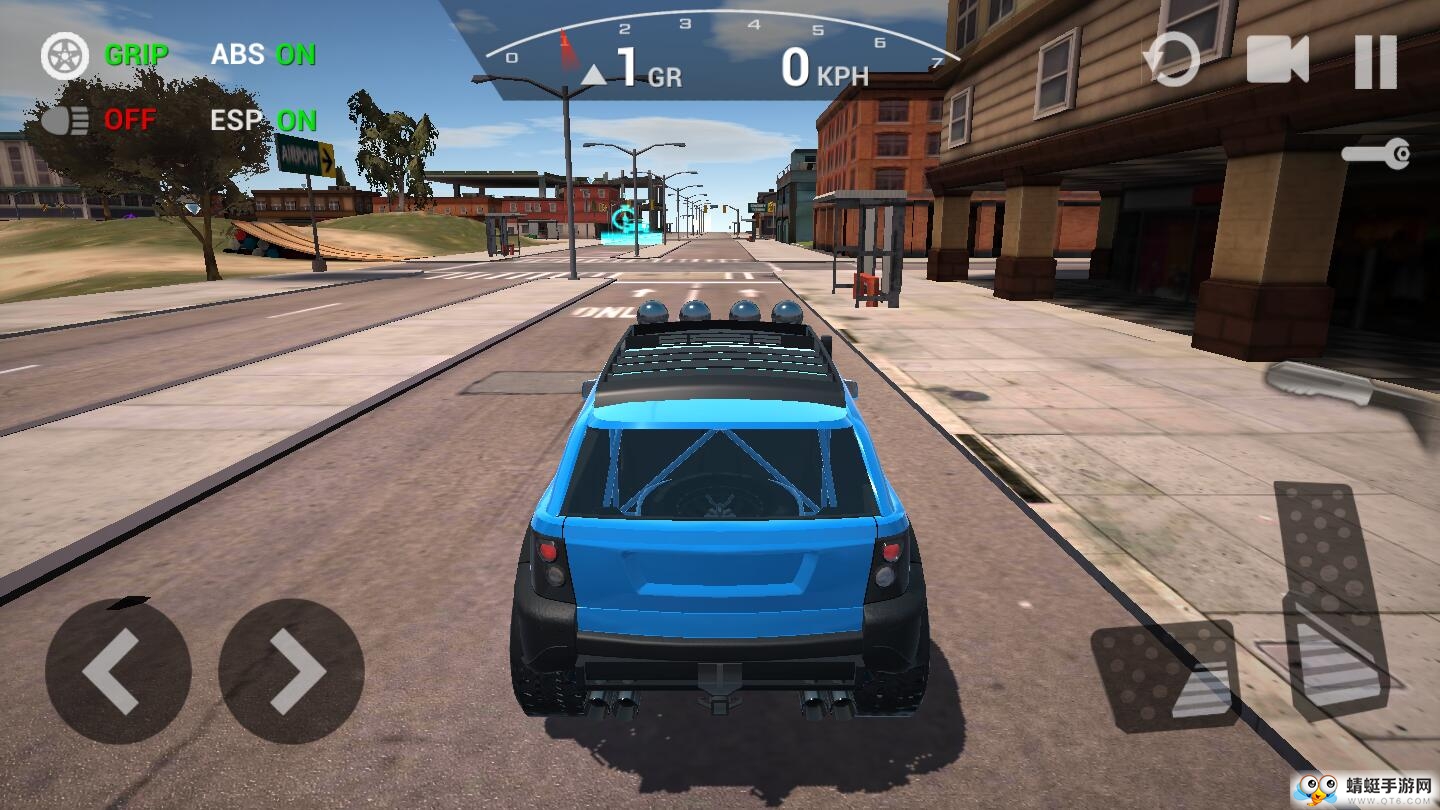Toggle the GRIP traction mode
Screen dimensions: 1440x810
[x=105, y=55]
